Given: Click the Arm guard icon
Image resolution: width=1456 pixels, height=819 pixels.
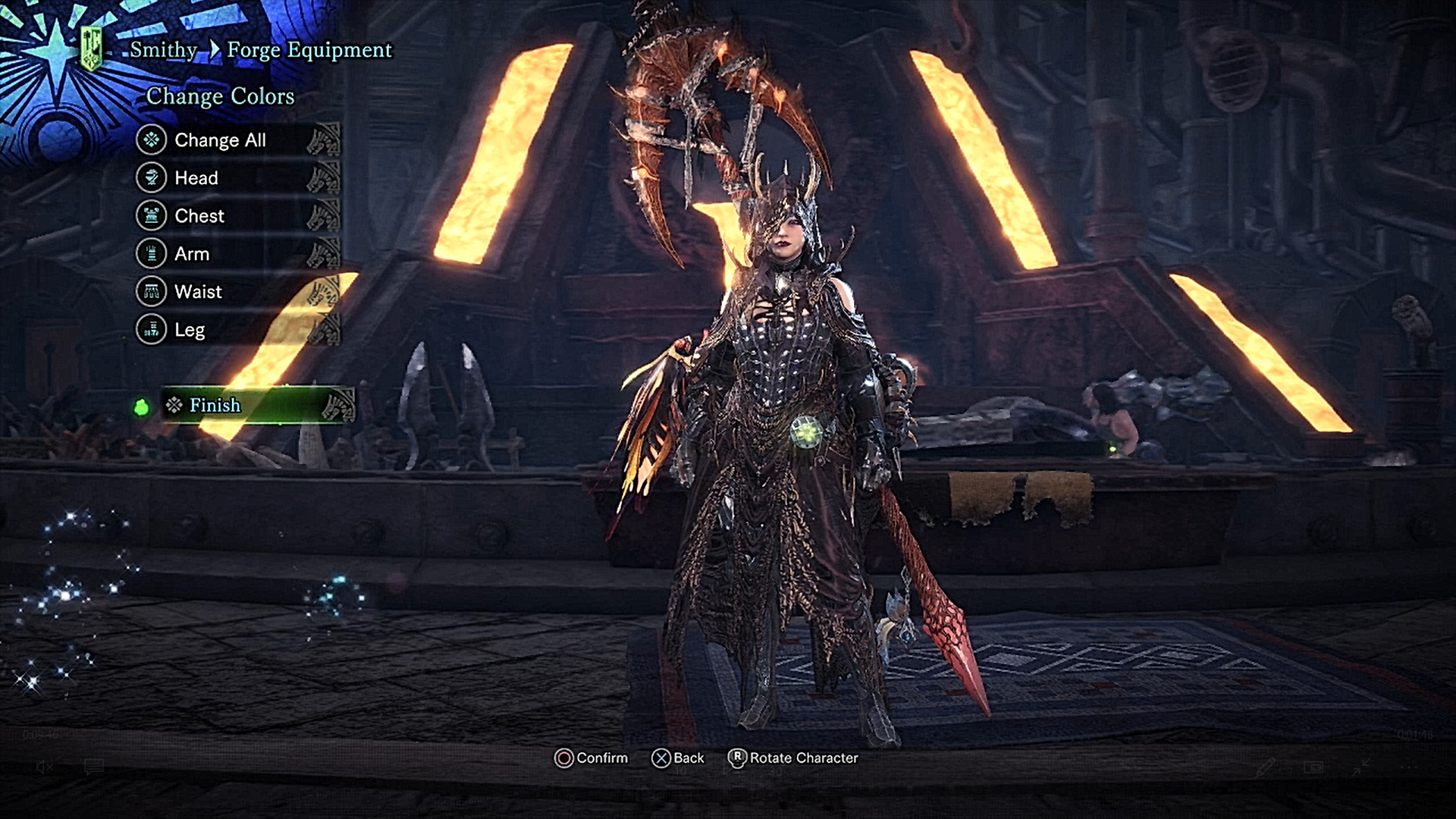Looking at the screenshot, I should (151, 253).
